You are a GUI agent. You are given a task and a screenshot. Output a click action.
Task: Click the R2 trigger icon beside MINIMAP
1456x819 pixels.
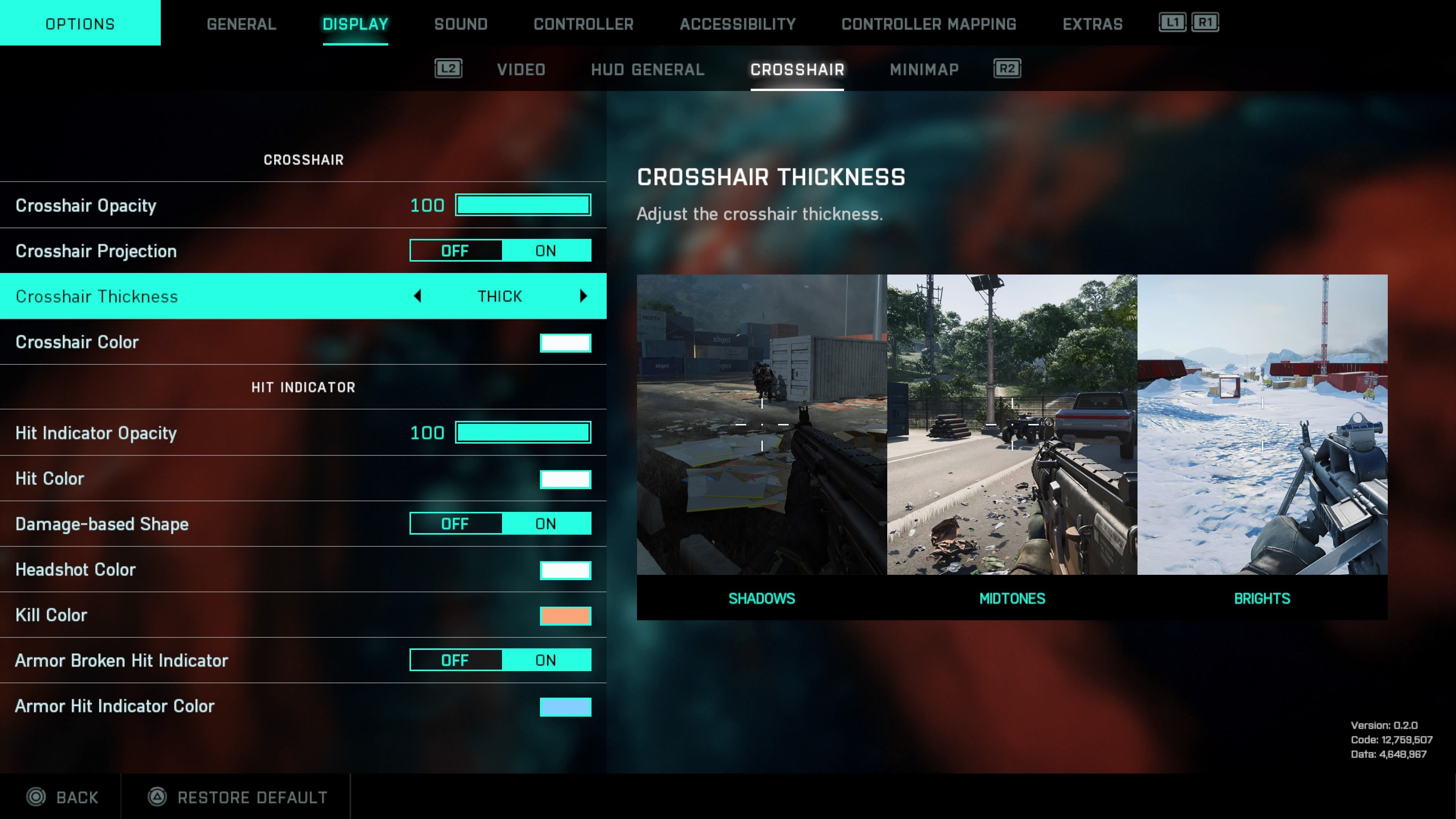coord(1006,68)
